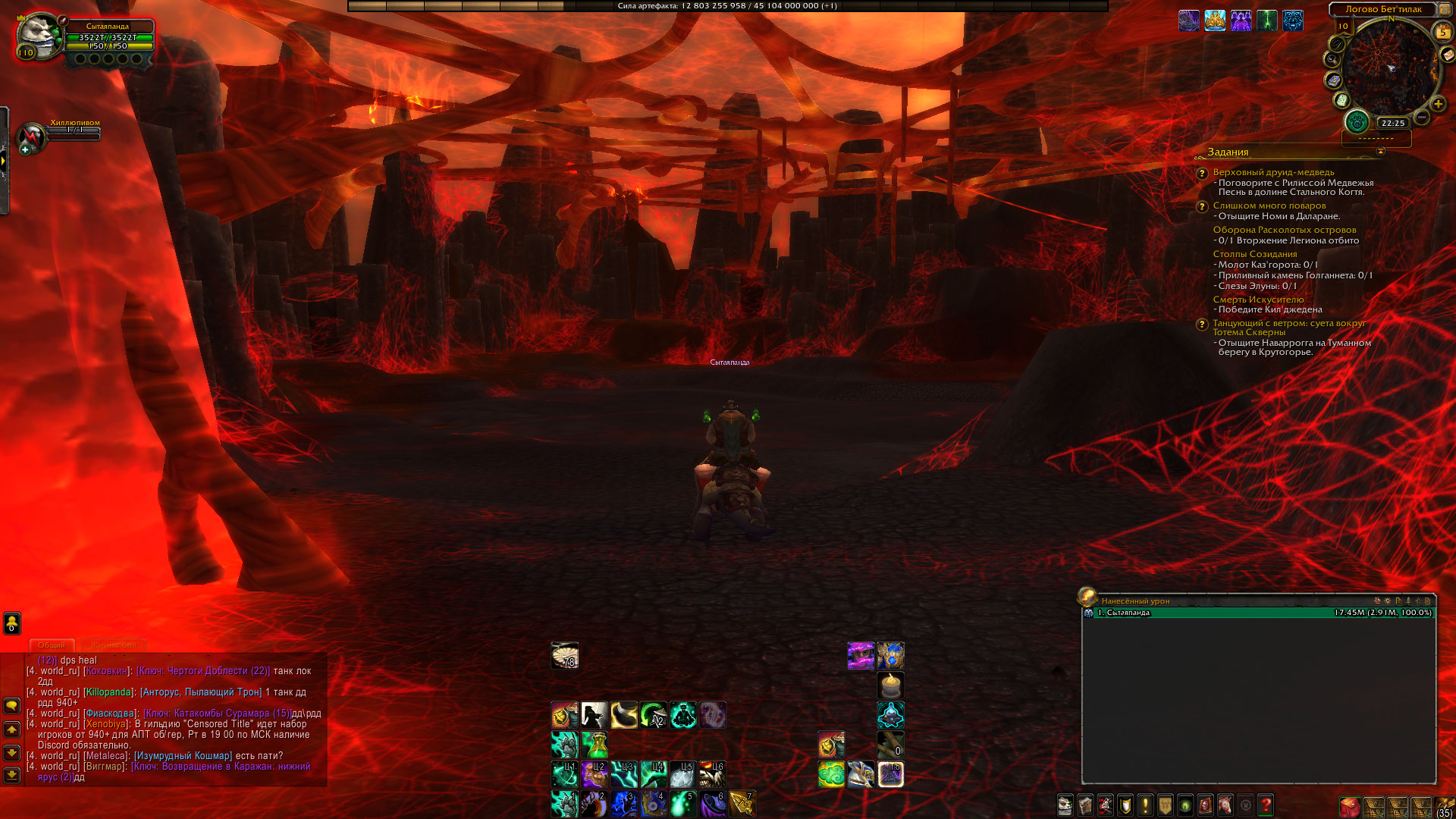The width and height of the screenshot is (1456, 819).
Task: Open the calendar icon showing day 5
Action: 1443,32
